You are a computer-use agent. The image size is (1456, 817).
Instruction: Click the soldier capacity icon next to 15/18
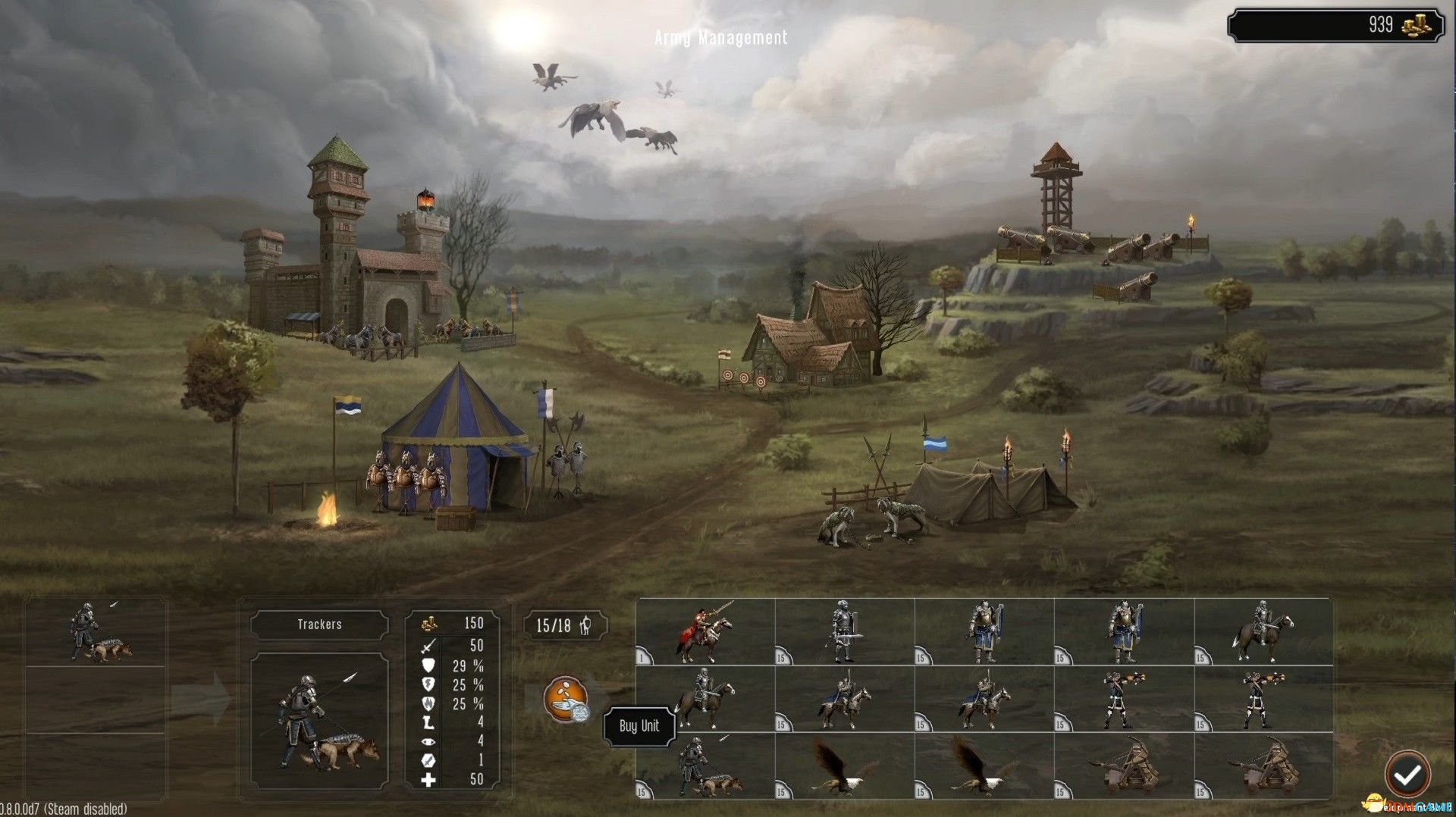[585, 627]
